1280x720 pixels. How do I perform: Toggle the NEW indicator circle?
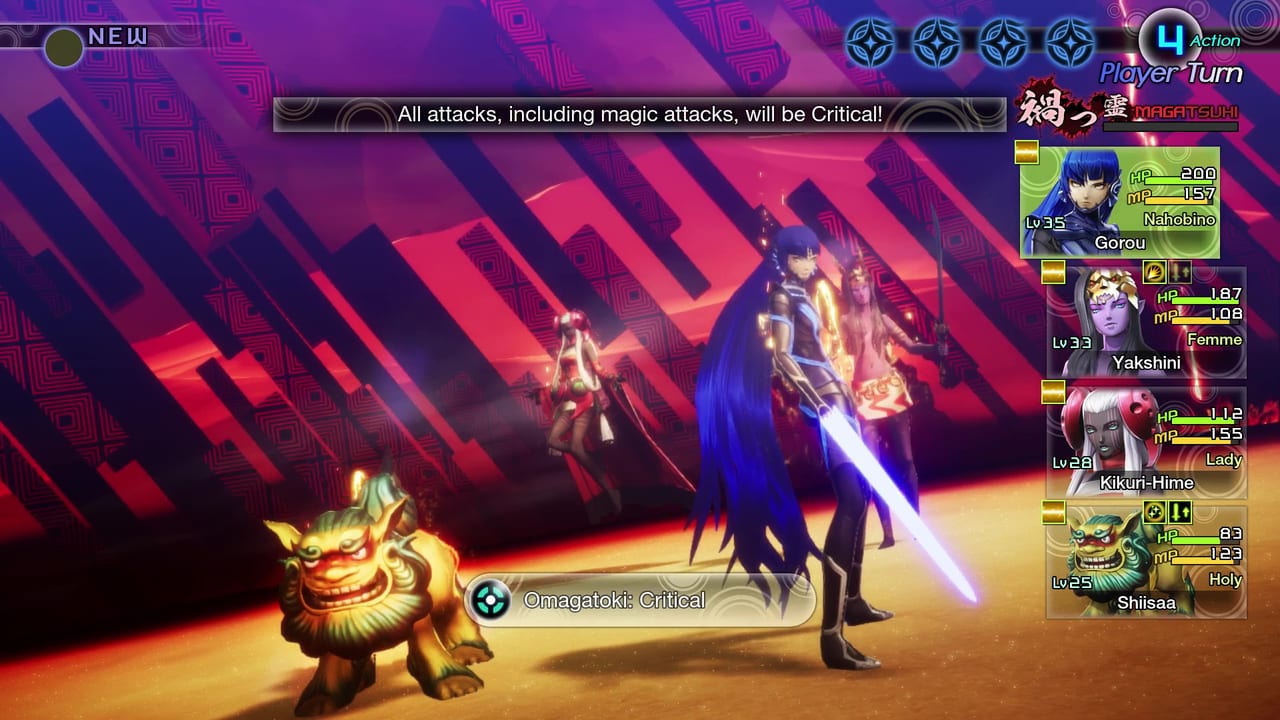pos(63,45)
